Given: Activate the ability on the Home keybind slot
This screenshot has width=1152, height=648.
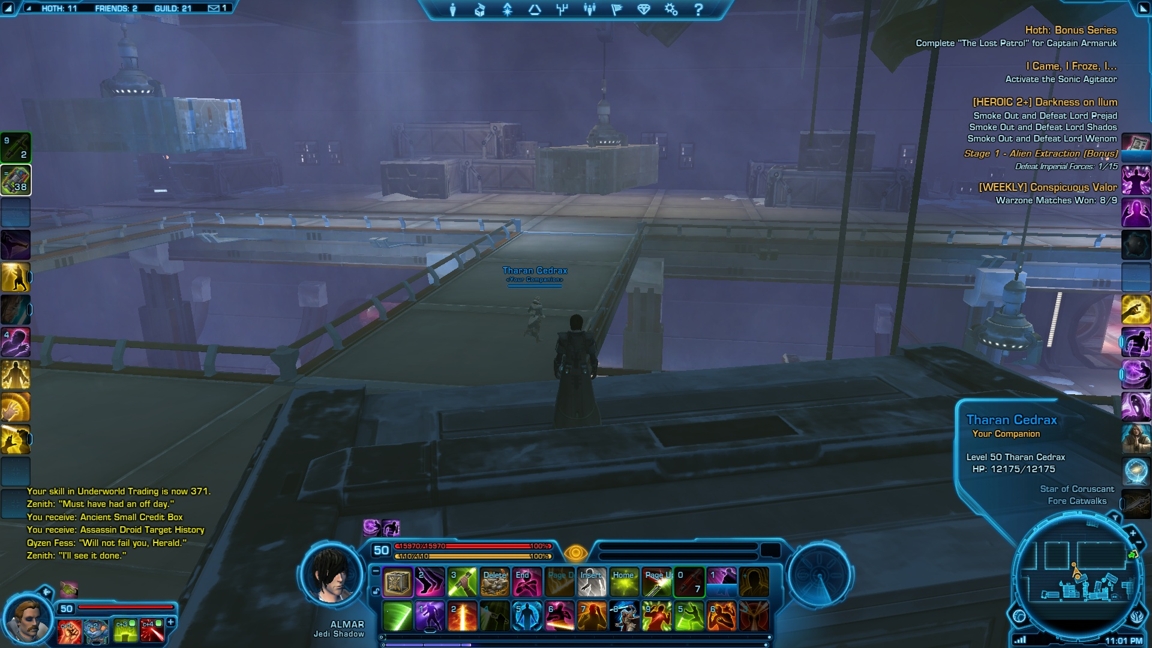Looking at the screenshot, I should click(x=624, y=583).
